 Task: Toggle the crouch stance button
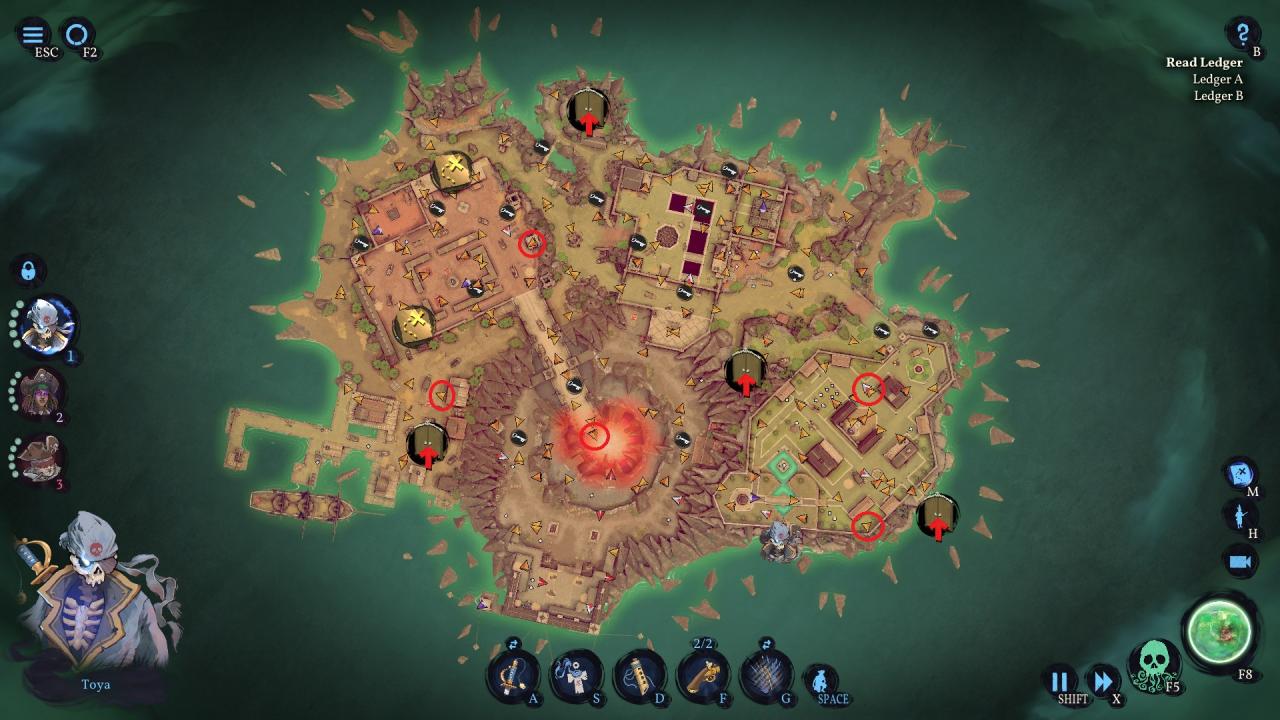(x=821, y=680)
